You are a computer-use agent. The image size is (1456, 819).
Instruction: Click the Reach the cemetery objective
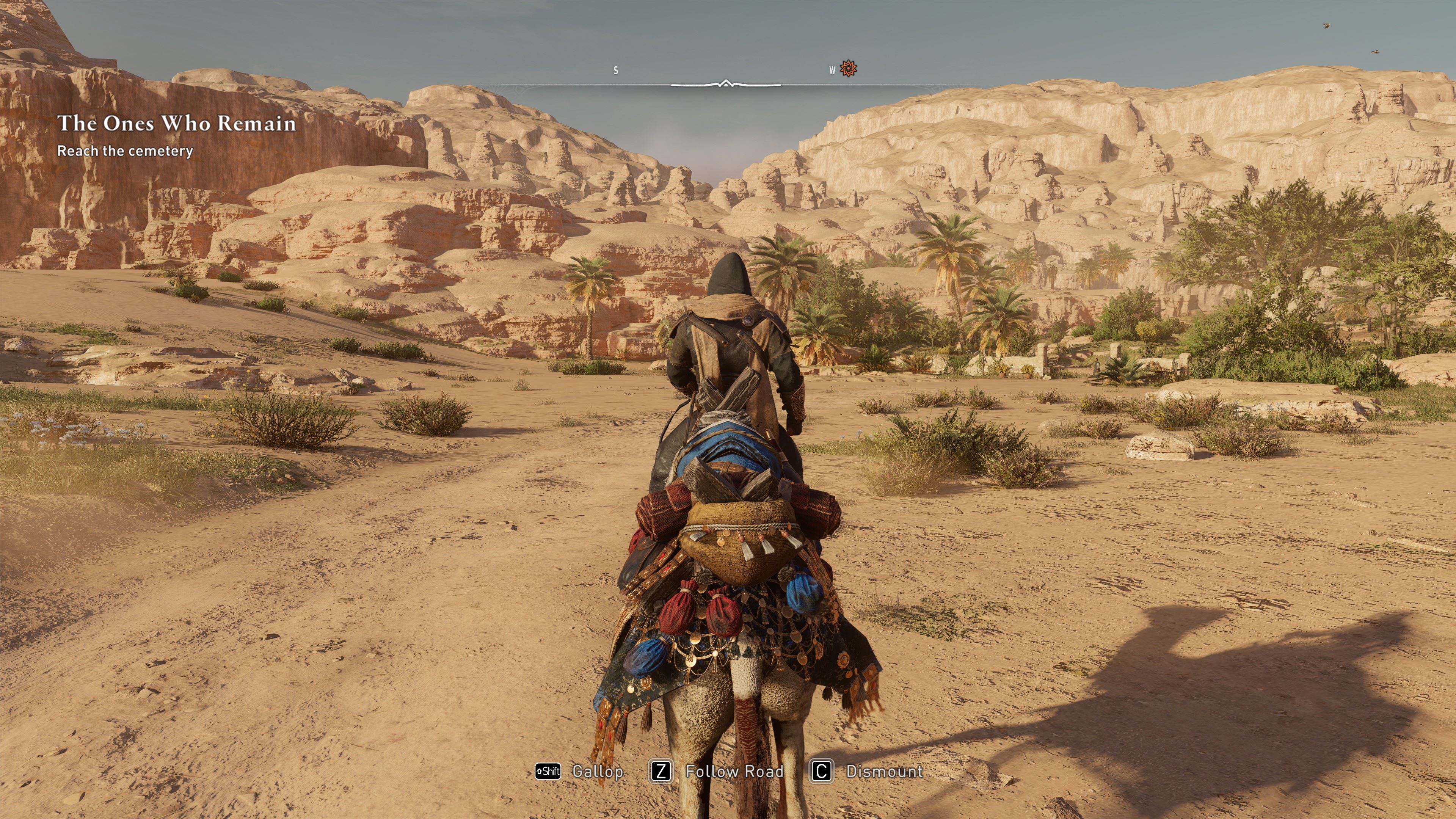pyautogui.click(x=125, y=151)
